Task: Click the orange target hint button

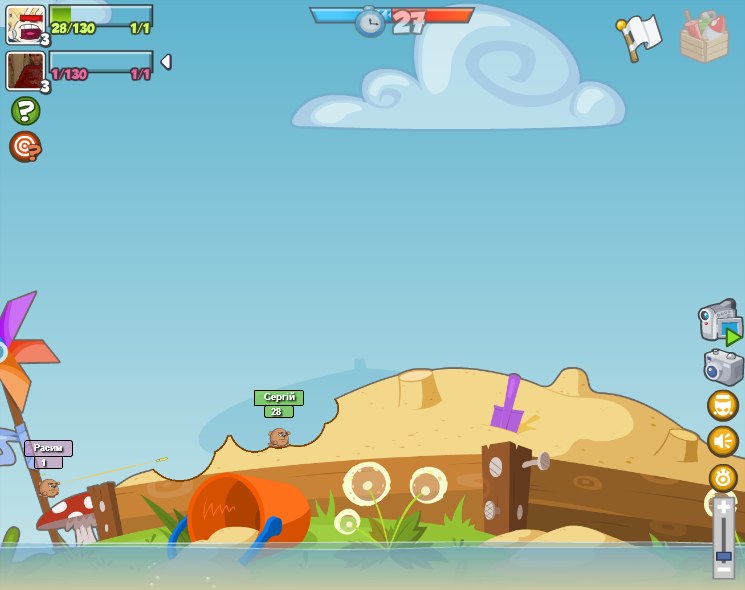Action: pyautogui.click(x=25, y=147)
